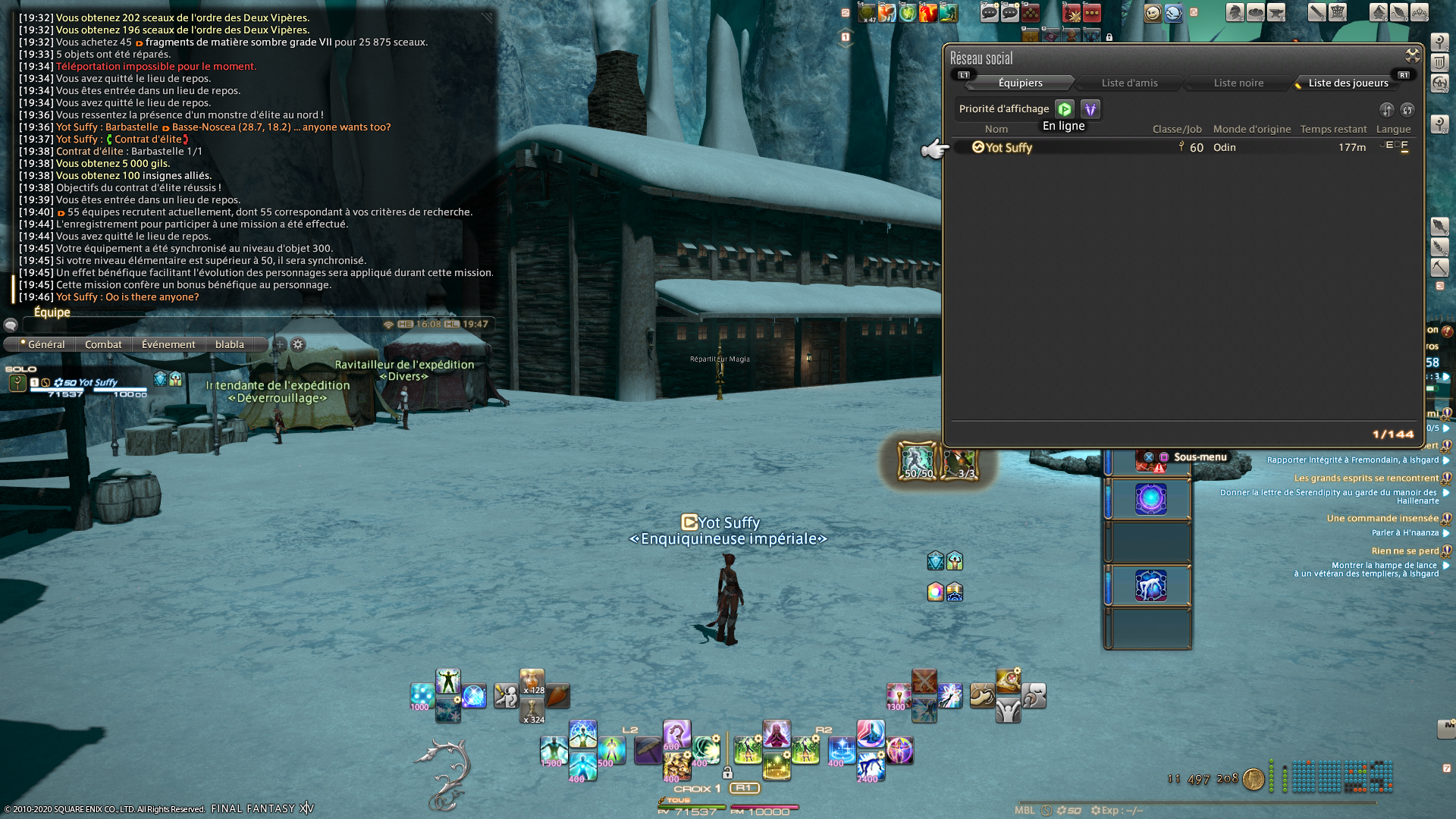The image size is (1456, 819).
Task: Switch chat log to Combat tab
Action: pyautogui.click(x=103, y=344)
